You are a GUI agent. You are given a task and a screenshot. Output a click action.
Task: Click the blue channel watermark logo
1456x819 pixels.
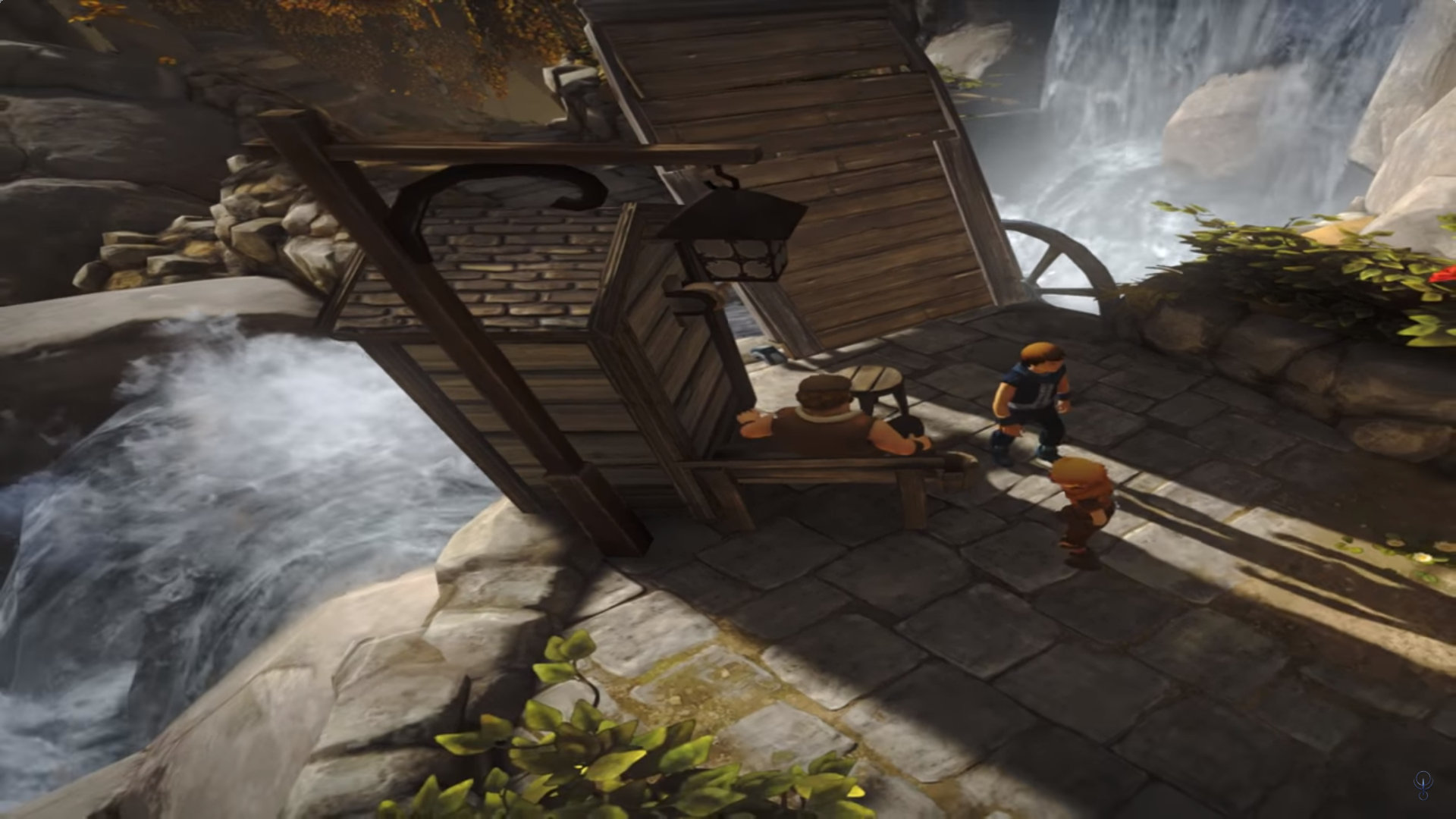pos(1423,783)
